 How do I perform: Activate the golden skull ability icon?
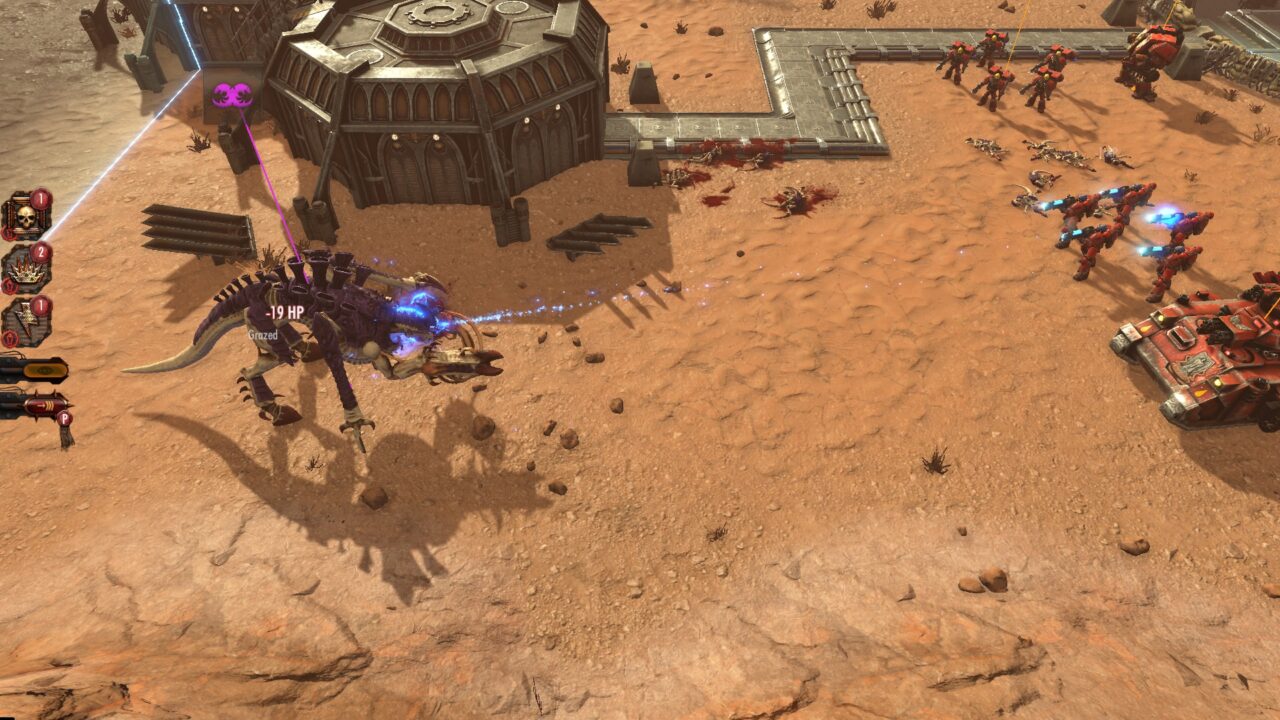tap(23, 215)
